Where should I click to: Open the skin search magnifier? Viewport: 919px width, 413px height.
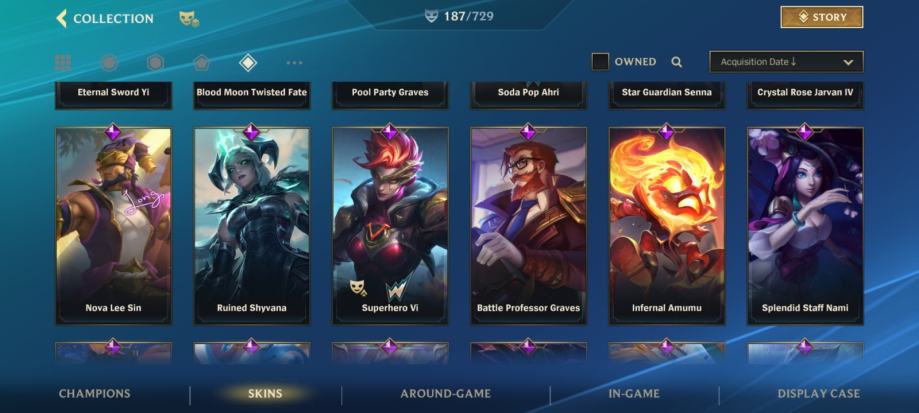point(677,62)
